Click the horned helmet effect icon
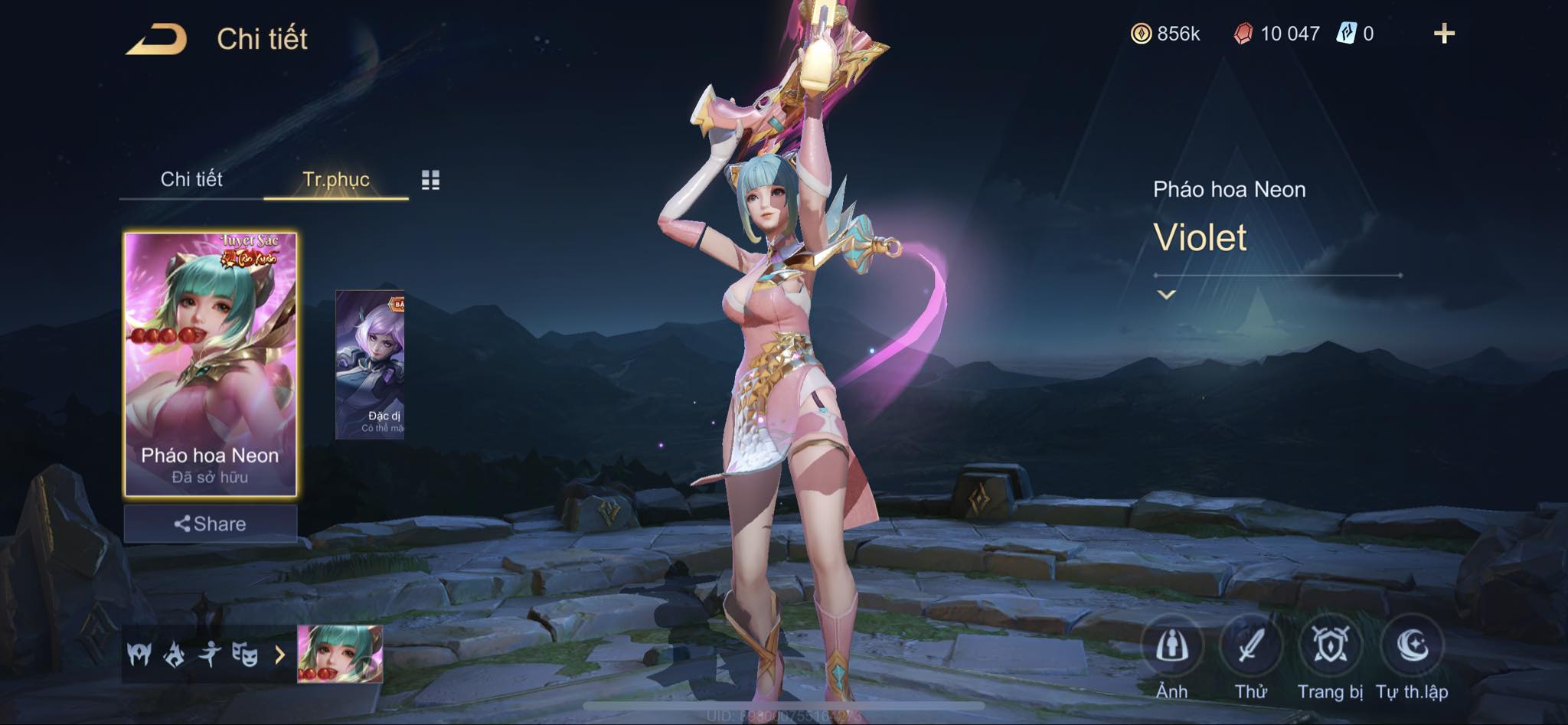Image resolution: width=1568 pixels, height=725 pixels. point(139,655)
